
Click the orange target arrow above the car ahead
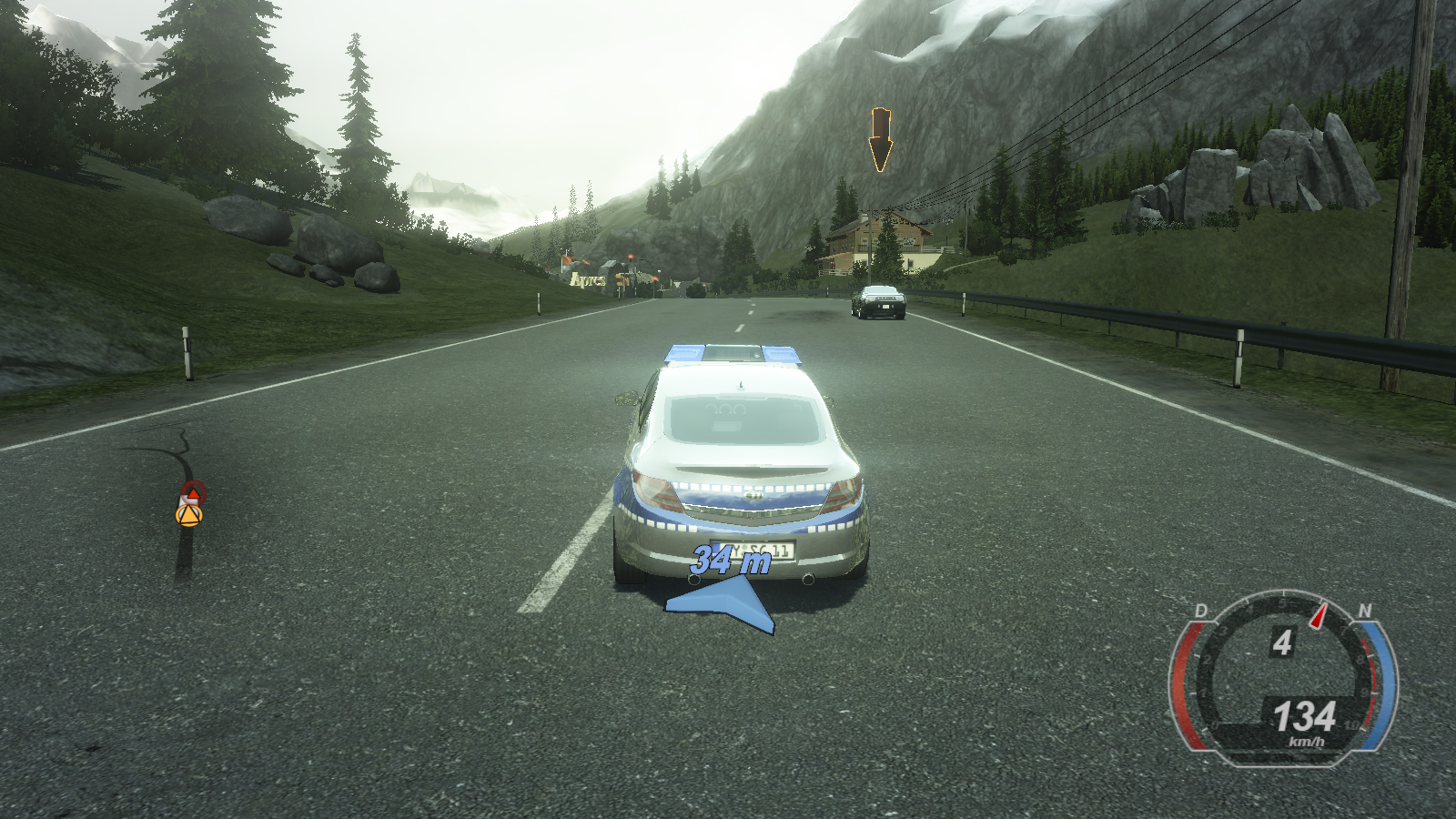880,140
